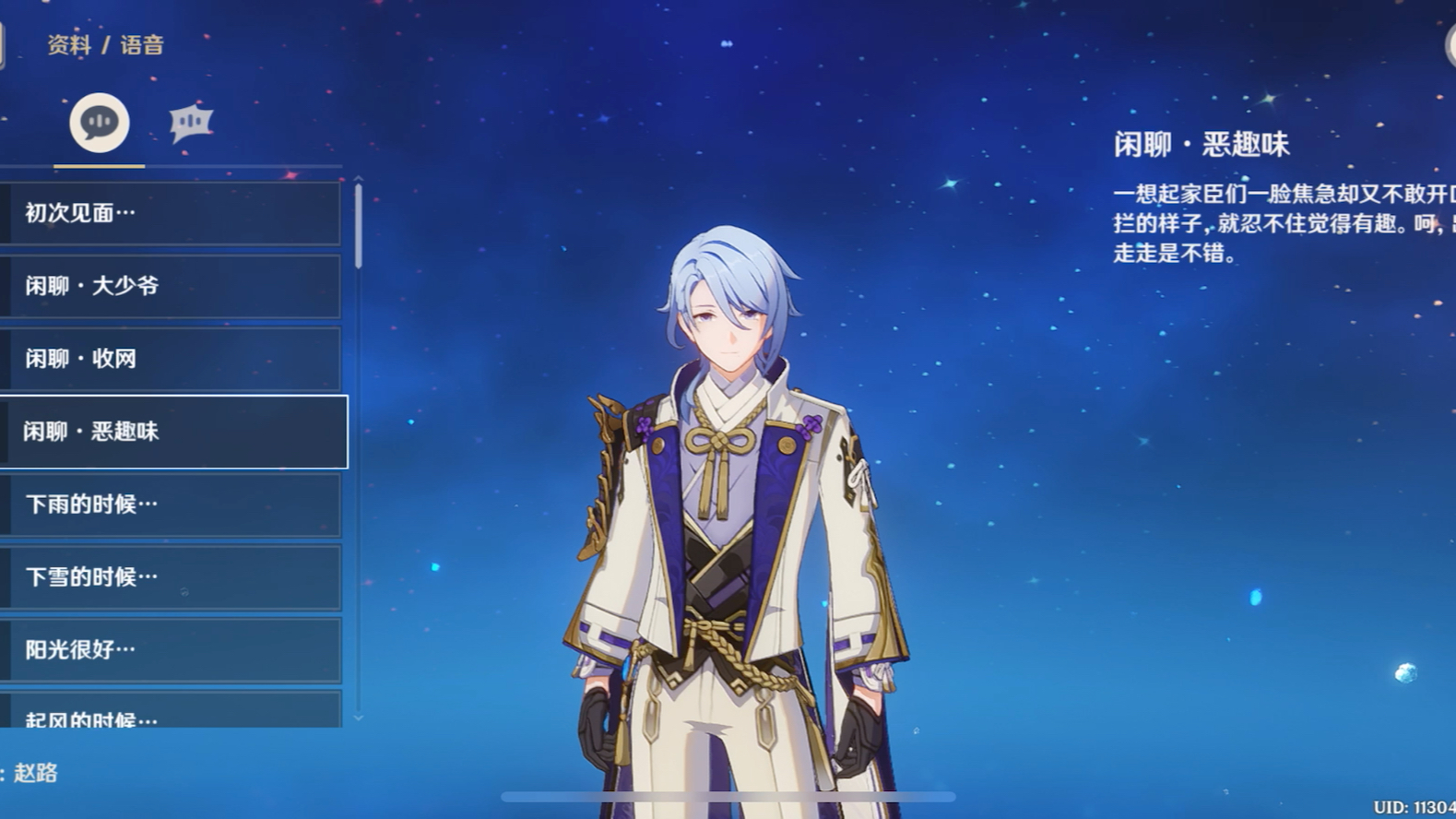
Task: Switch to the round speech bubble tab
Action: [x=100, y=123]
